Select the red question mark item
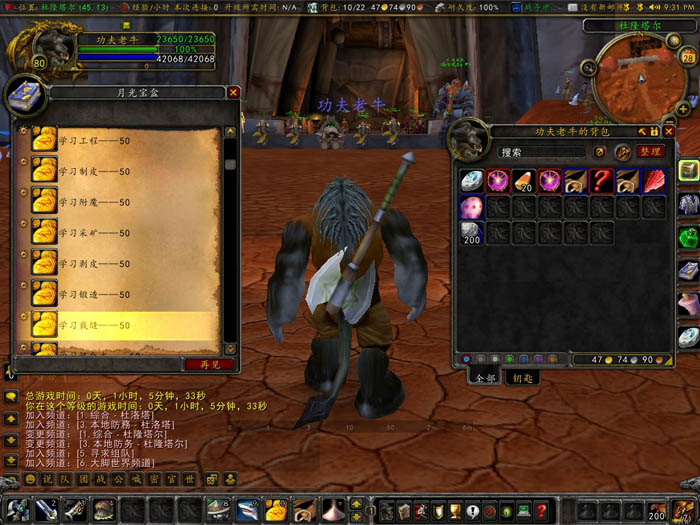This screenshot has width=700, height=525. click(x=601, y=181)
